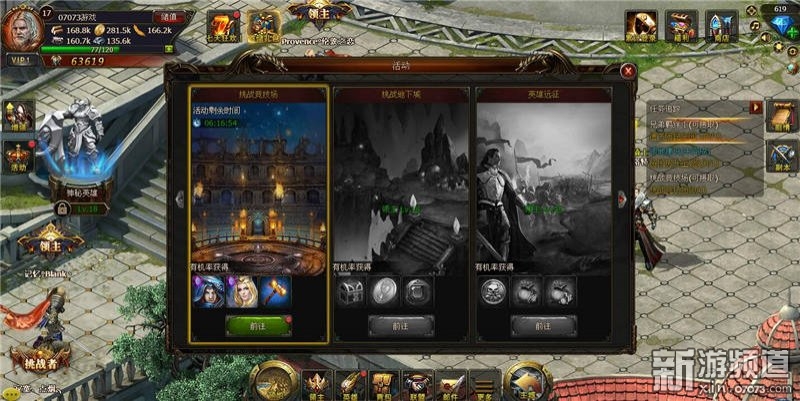Open the 领主 lord menu in bottom bar

(x=317, y=383)
